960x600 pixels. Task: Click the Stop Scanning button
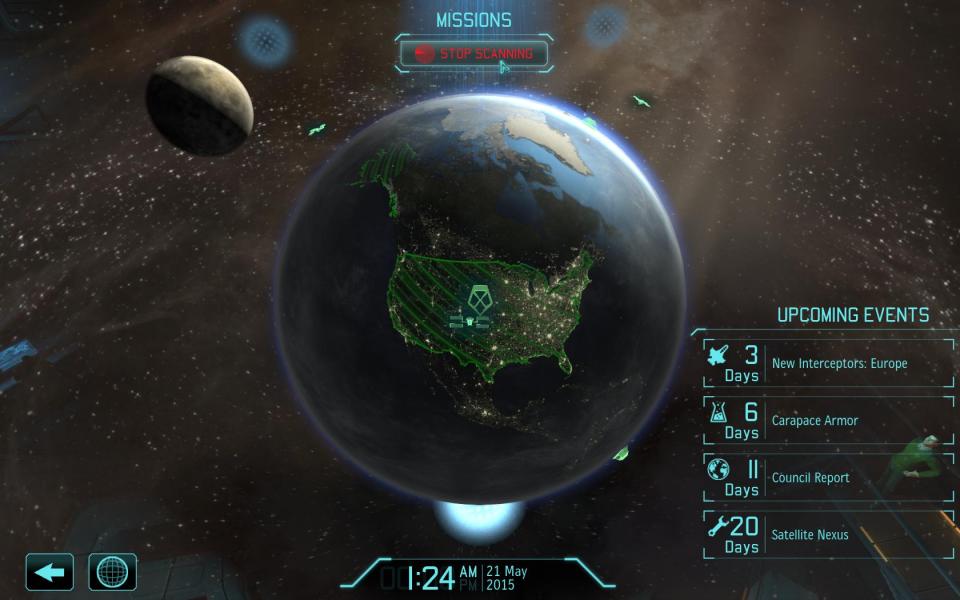(x=474, y=53)
